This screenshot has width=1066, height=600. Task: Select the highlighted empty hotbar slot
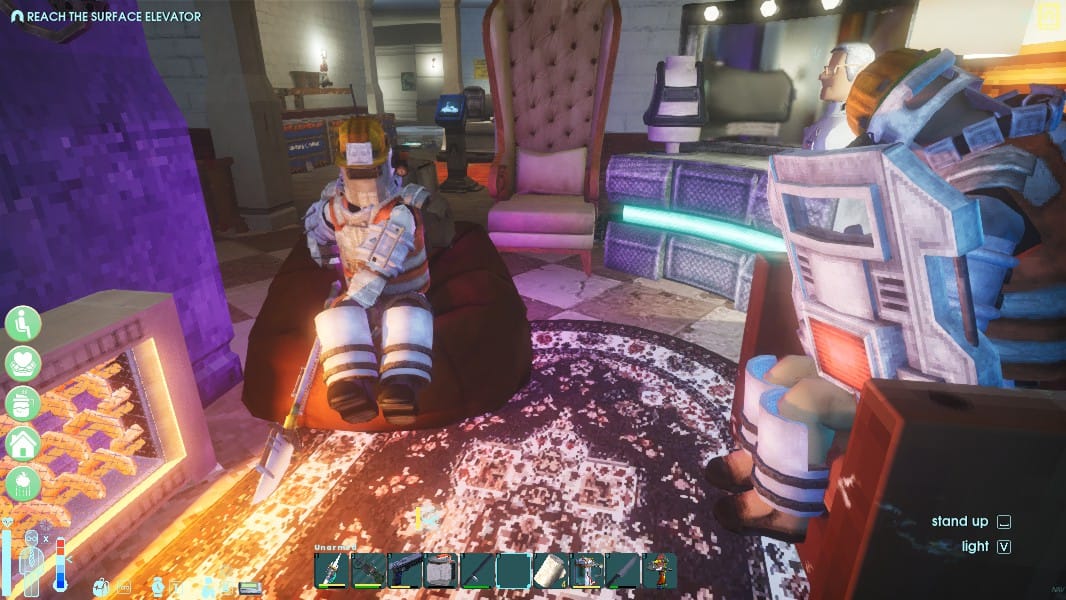tap(513, 571)
